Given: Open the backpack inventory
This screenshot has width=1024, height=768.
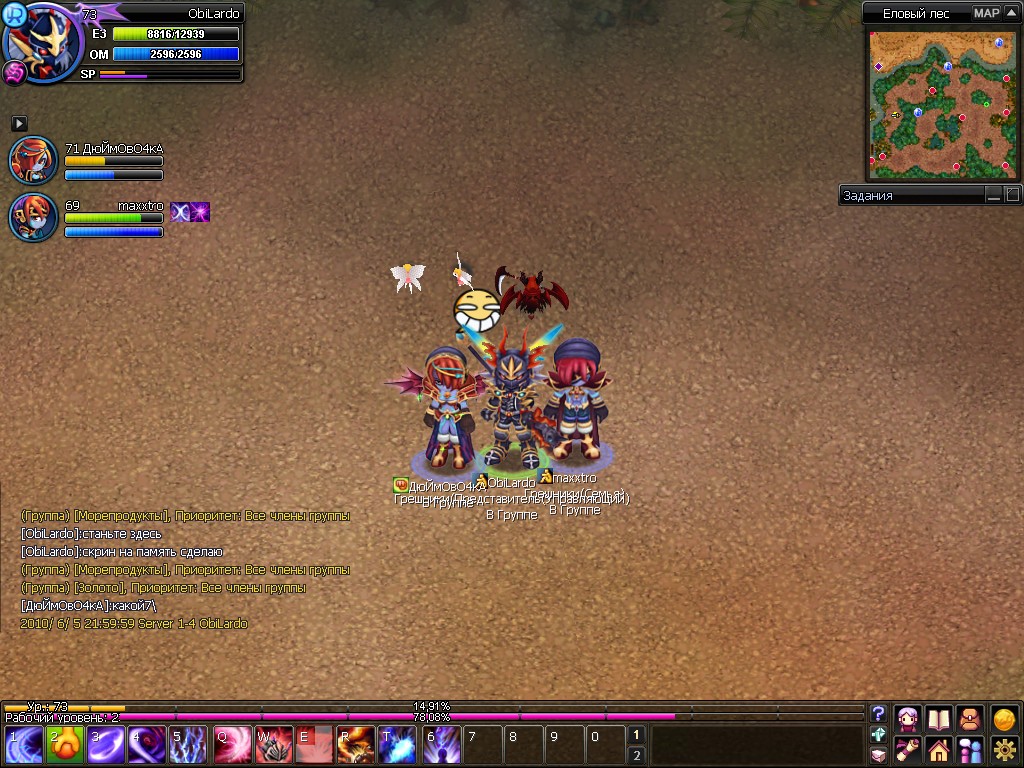Looking at the screenshot, I should click(970, 718).
